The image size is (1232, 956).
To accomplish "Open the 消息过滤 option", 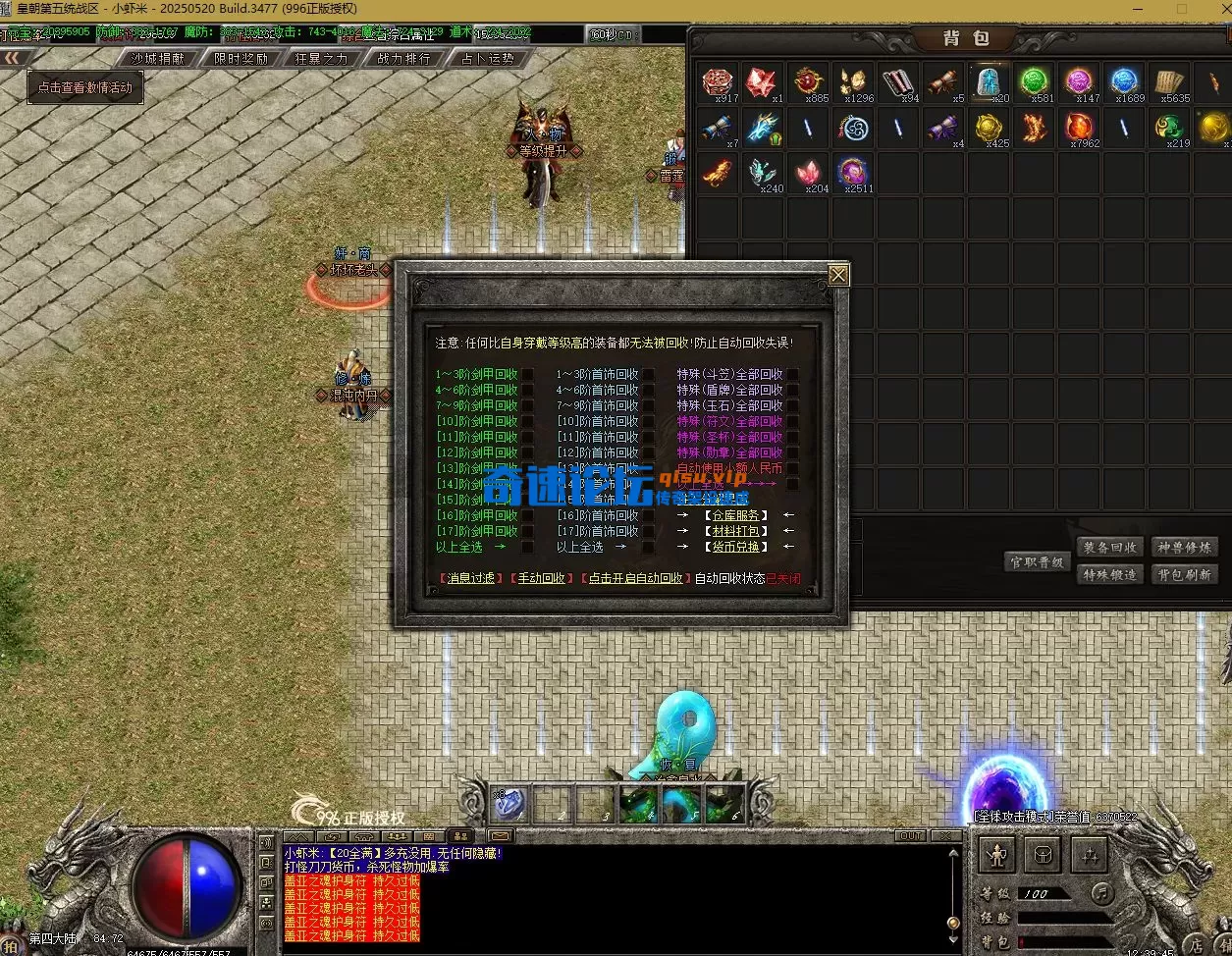I will [x=471, y=578].
